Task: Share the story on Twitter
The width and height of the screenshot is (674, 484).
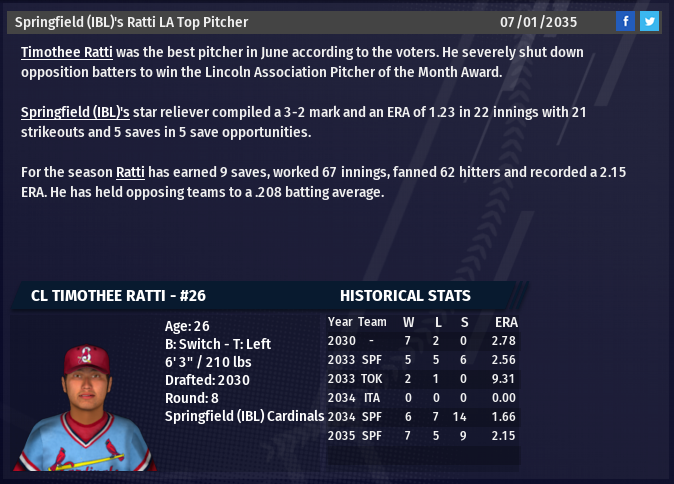Action: 649,21
